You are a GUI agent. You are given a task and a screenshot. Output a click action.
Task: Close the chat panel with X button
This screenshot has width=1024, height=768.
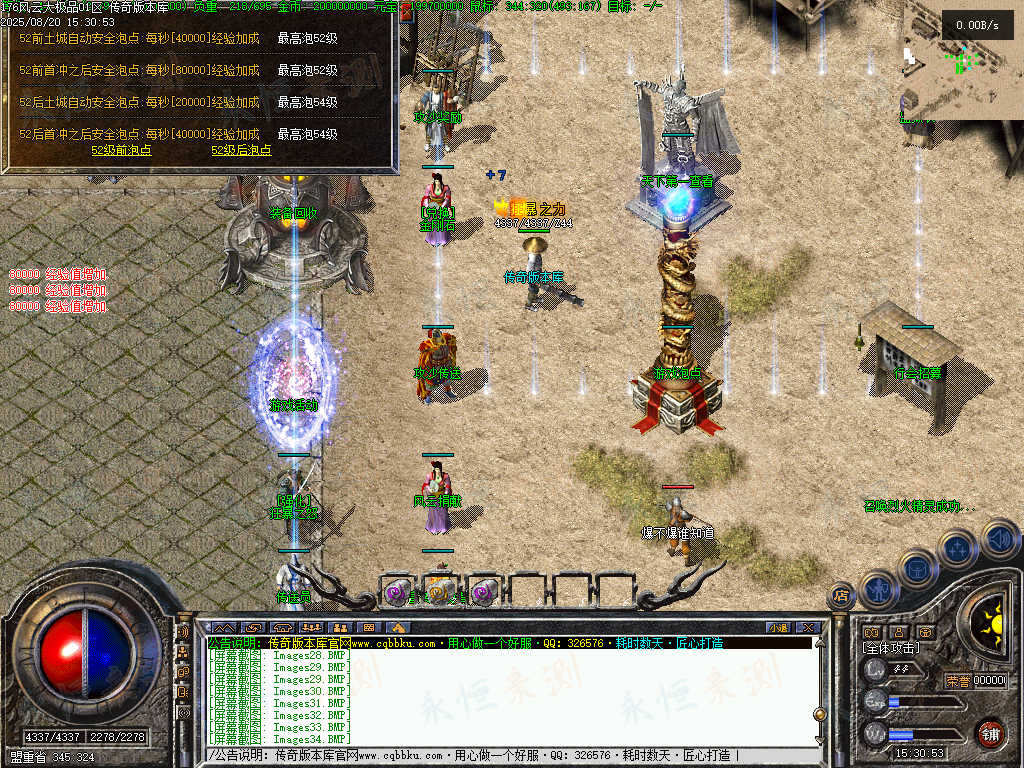[808, 627]
